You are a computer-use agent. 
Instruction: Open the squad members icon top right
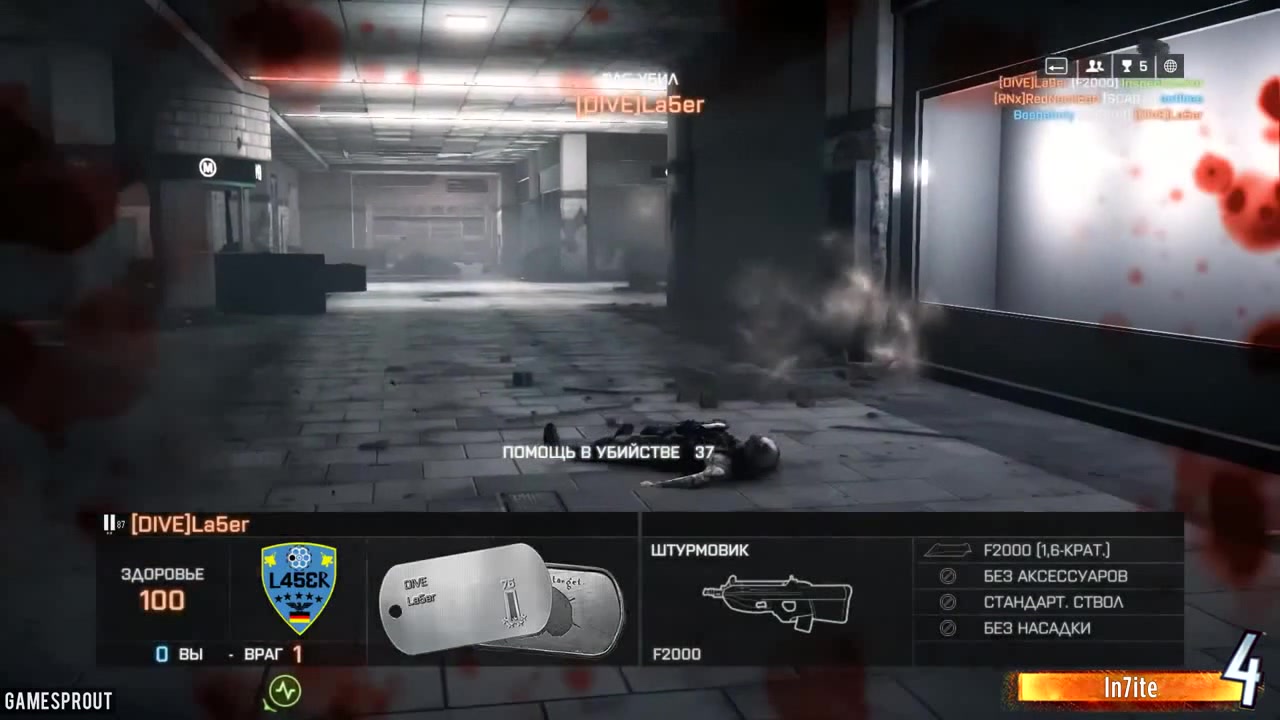1094,66
